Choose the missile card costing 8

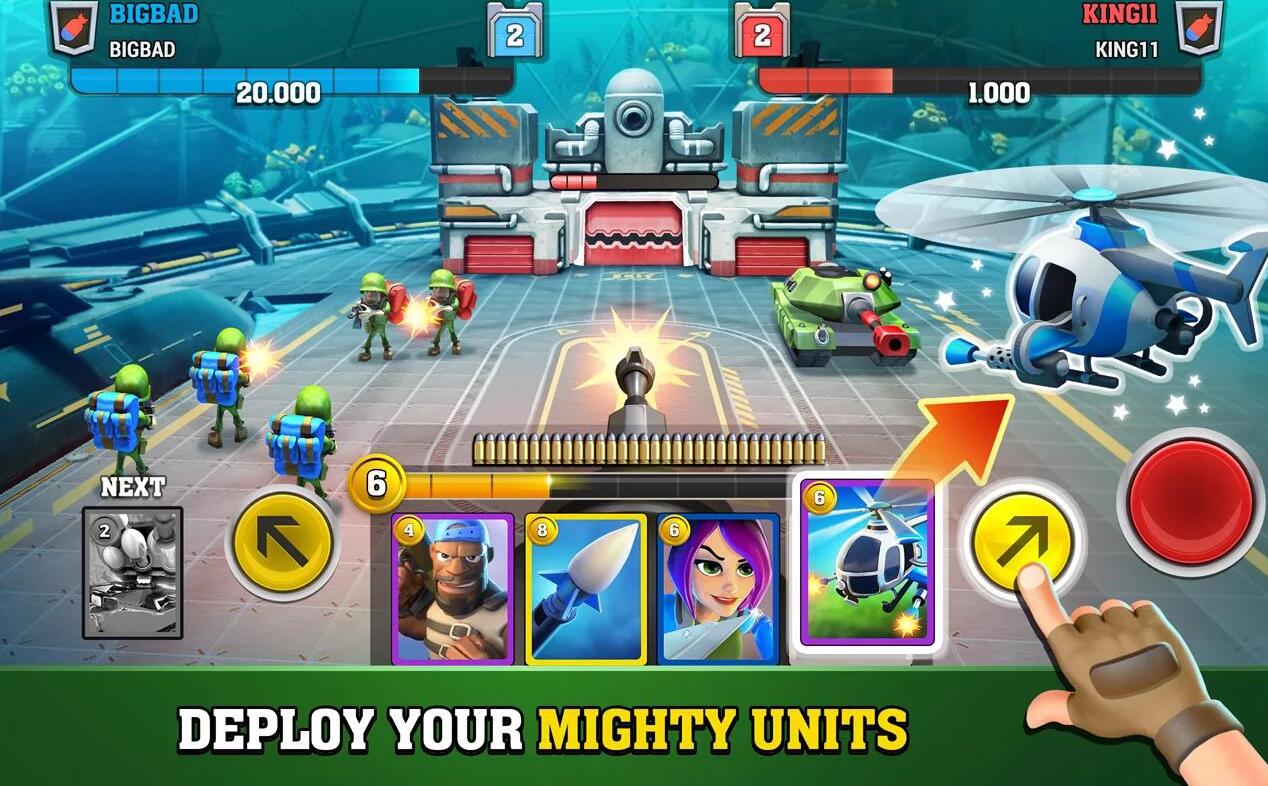tap(586, 589)
